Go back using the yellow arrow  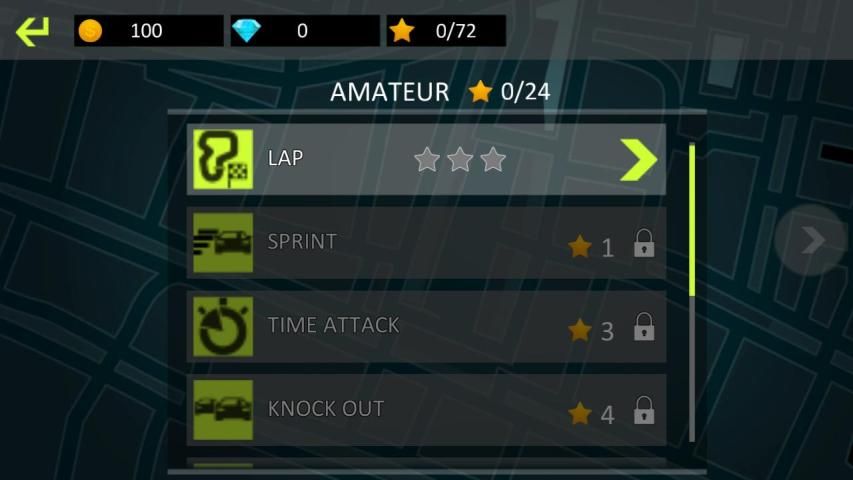[32, 32]
